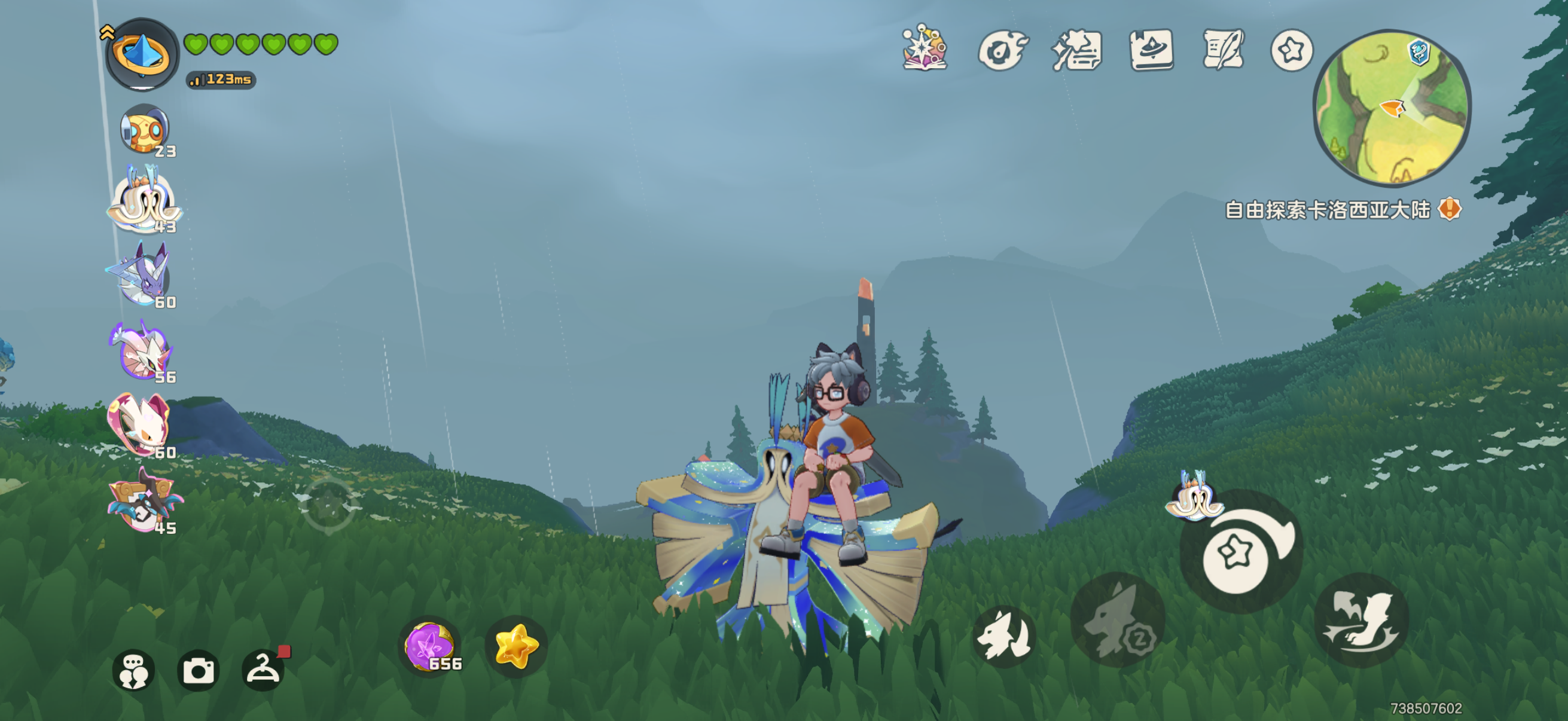The width and height of the screenshot is (1568, 721).
Task: Open the circular minimap
Action: click(1392, 108)
